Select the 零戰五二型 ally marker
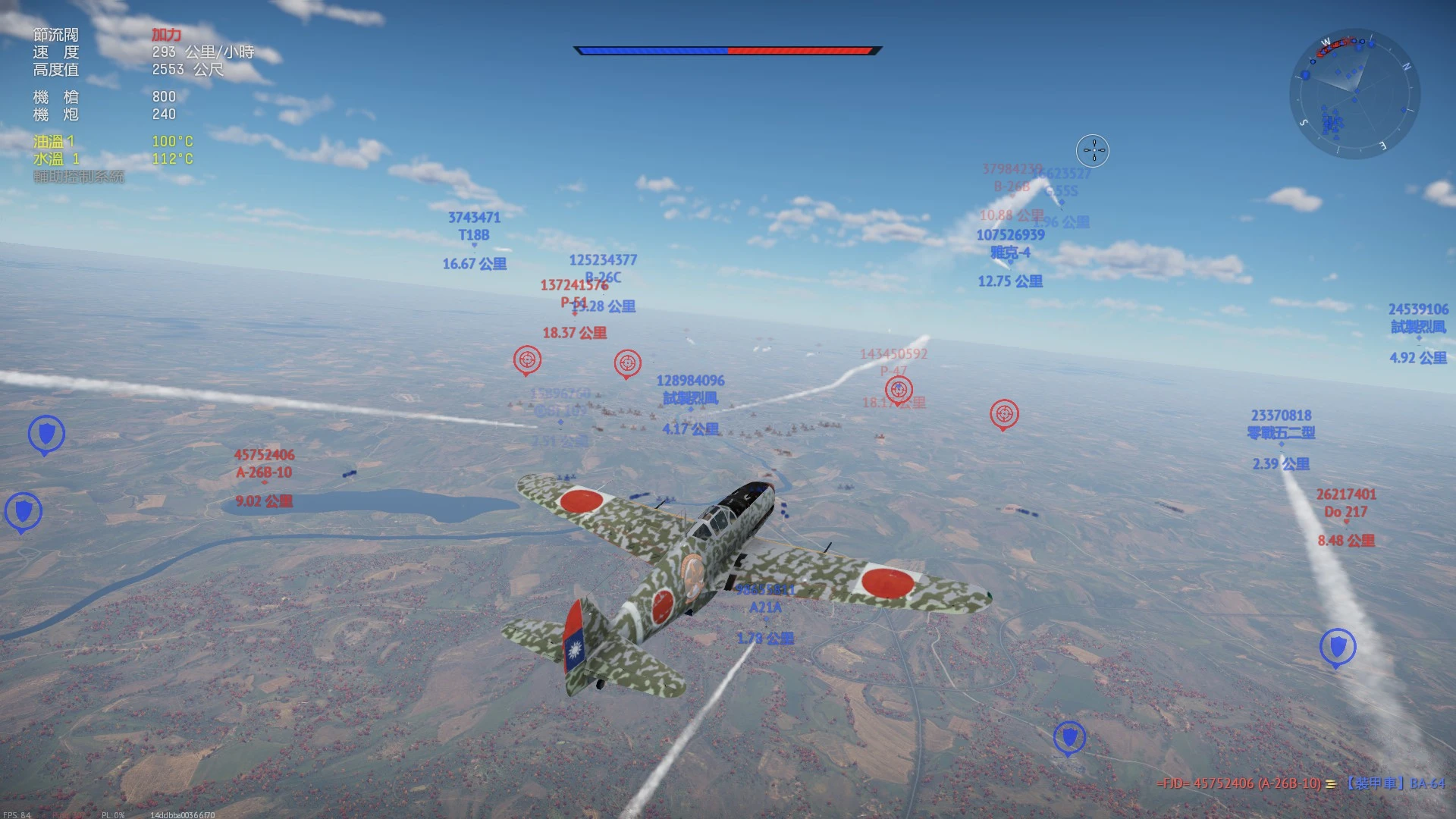The image size is (1456, 819). [1281, 433]
